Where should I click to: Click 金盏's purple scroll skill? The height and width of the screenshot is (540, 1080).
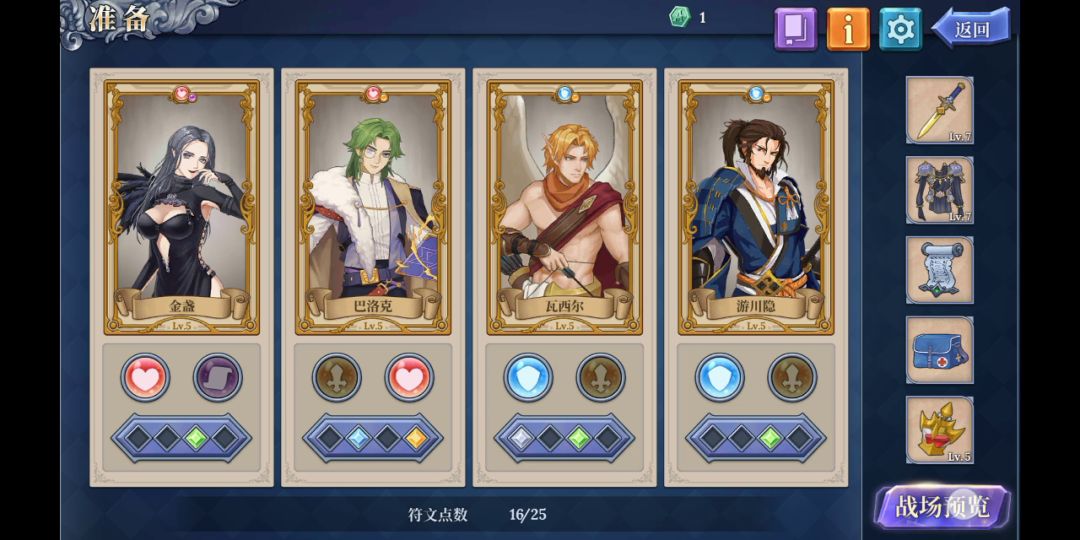pyautogui.click(x=217, y=378)
